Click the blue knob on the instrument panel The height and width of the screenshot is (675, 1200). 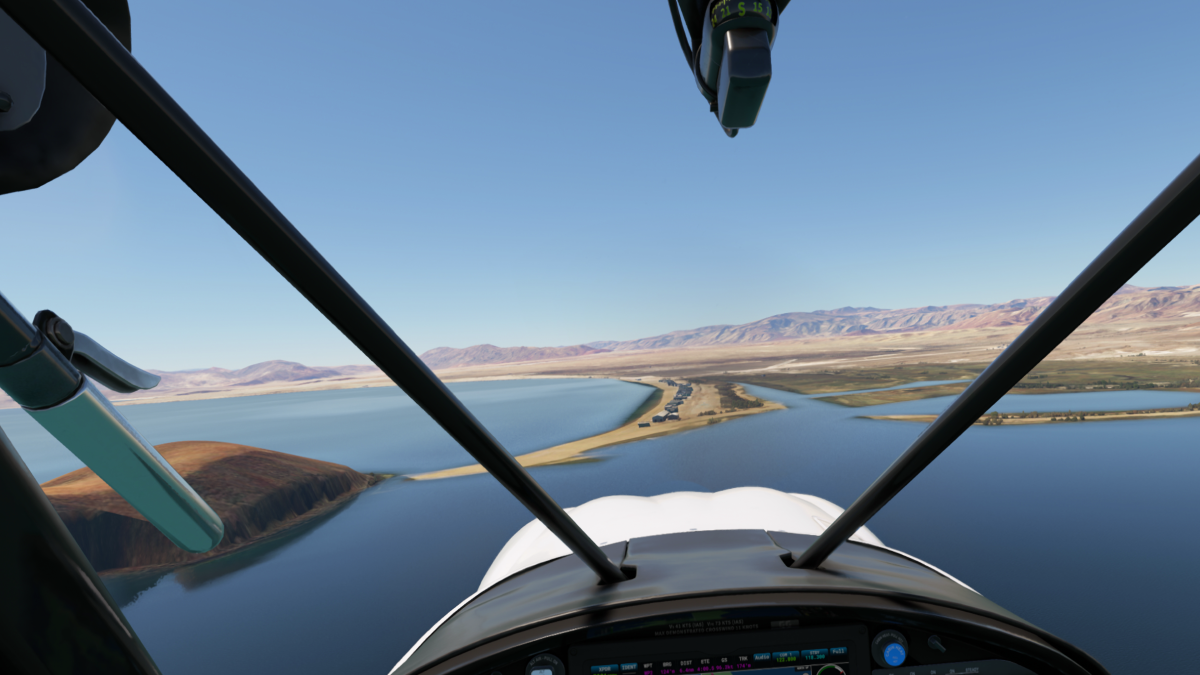(x=893, y=653)
